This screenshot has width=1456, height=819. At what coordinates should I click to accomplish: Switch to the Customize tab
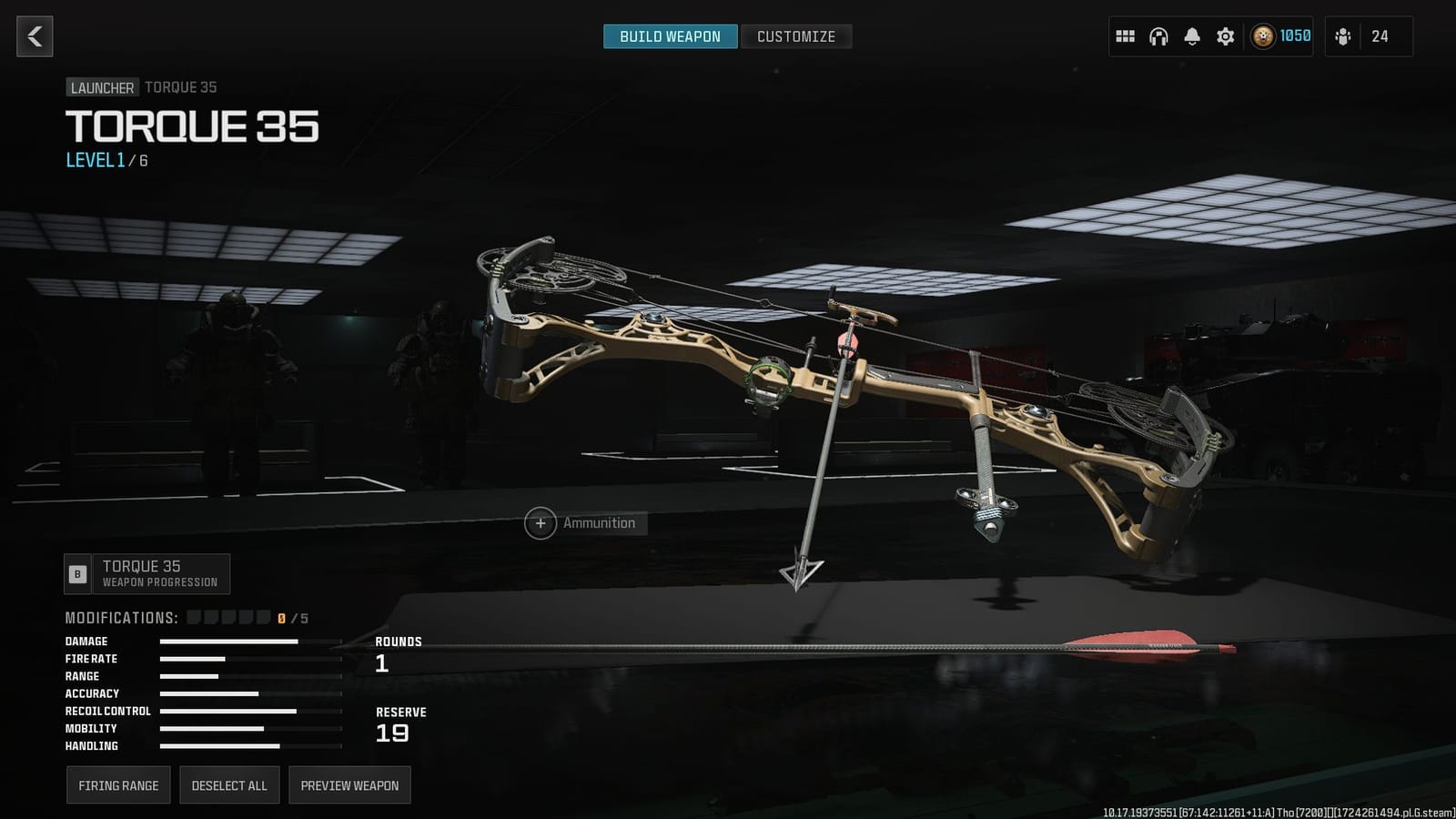796,36
